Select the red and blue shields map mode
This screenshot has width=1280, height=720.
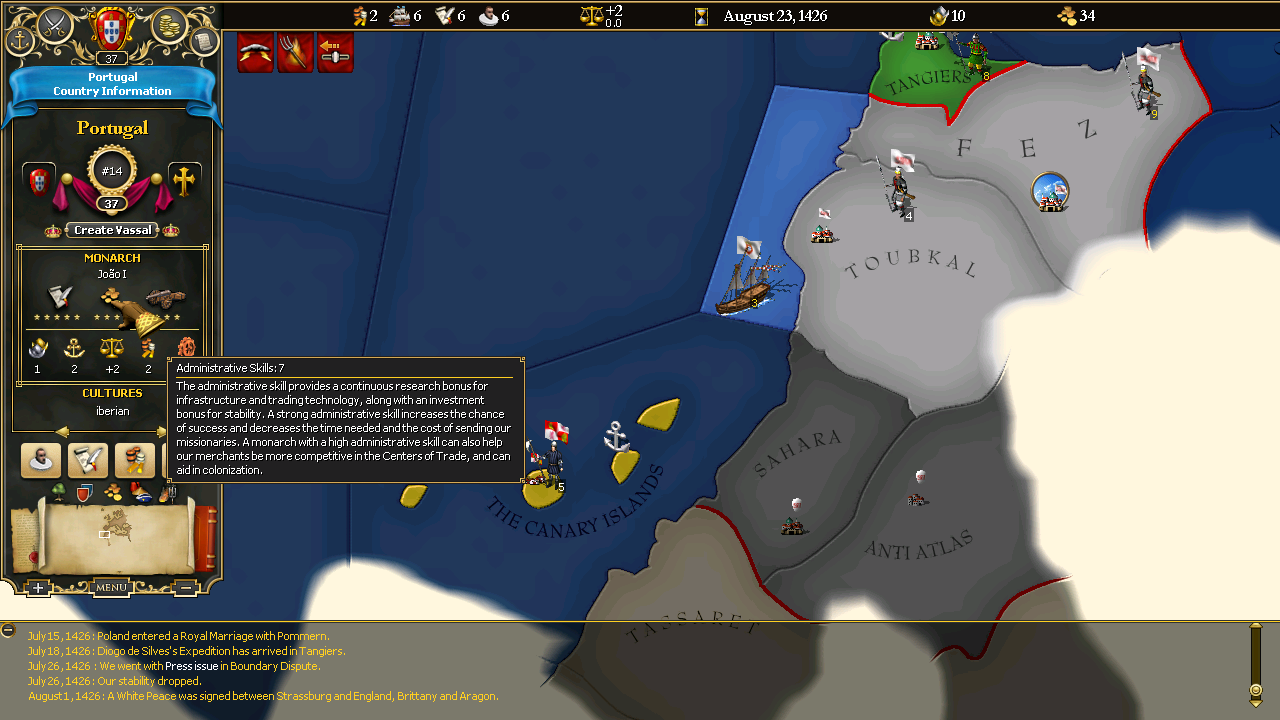pos(84,492)
